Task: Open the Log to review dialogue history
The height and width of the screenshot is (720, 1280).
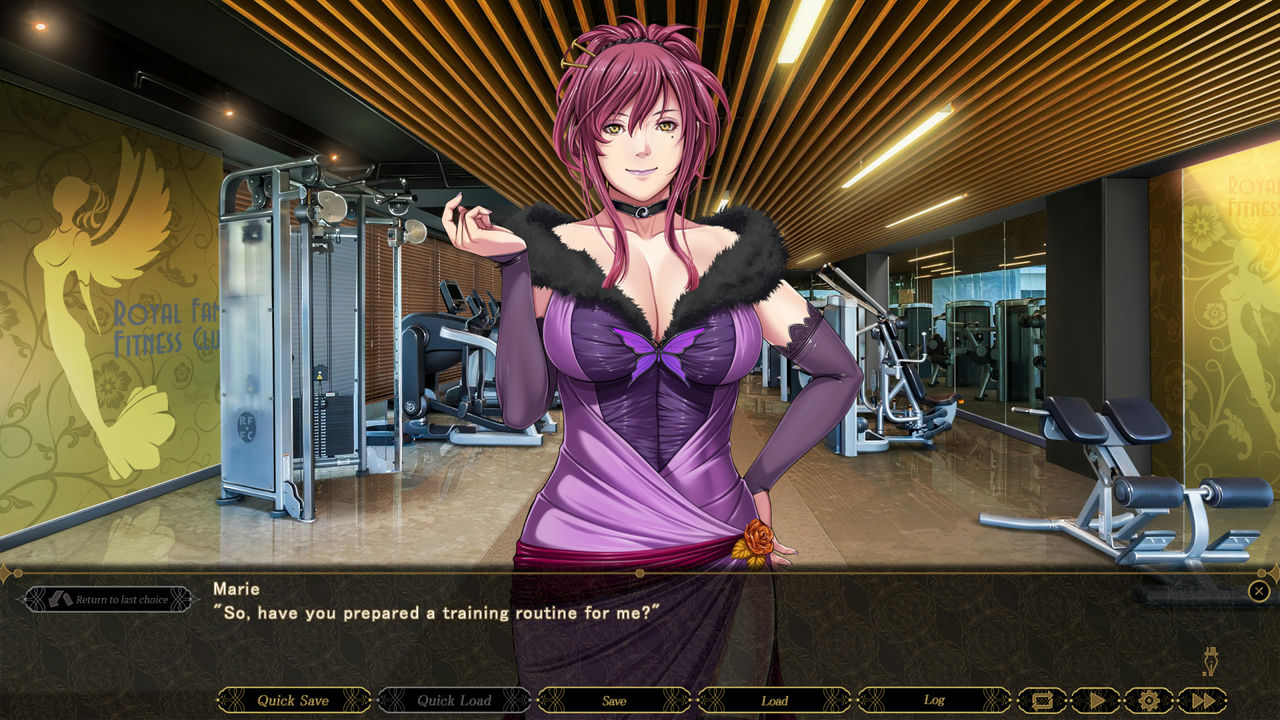Action: click(x=935, y=701)
